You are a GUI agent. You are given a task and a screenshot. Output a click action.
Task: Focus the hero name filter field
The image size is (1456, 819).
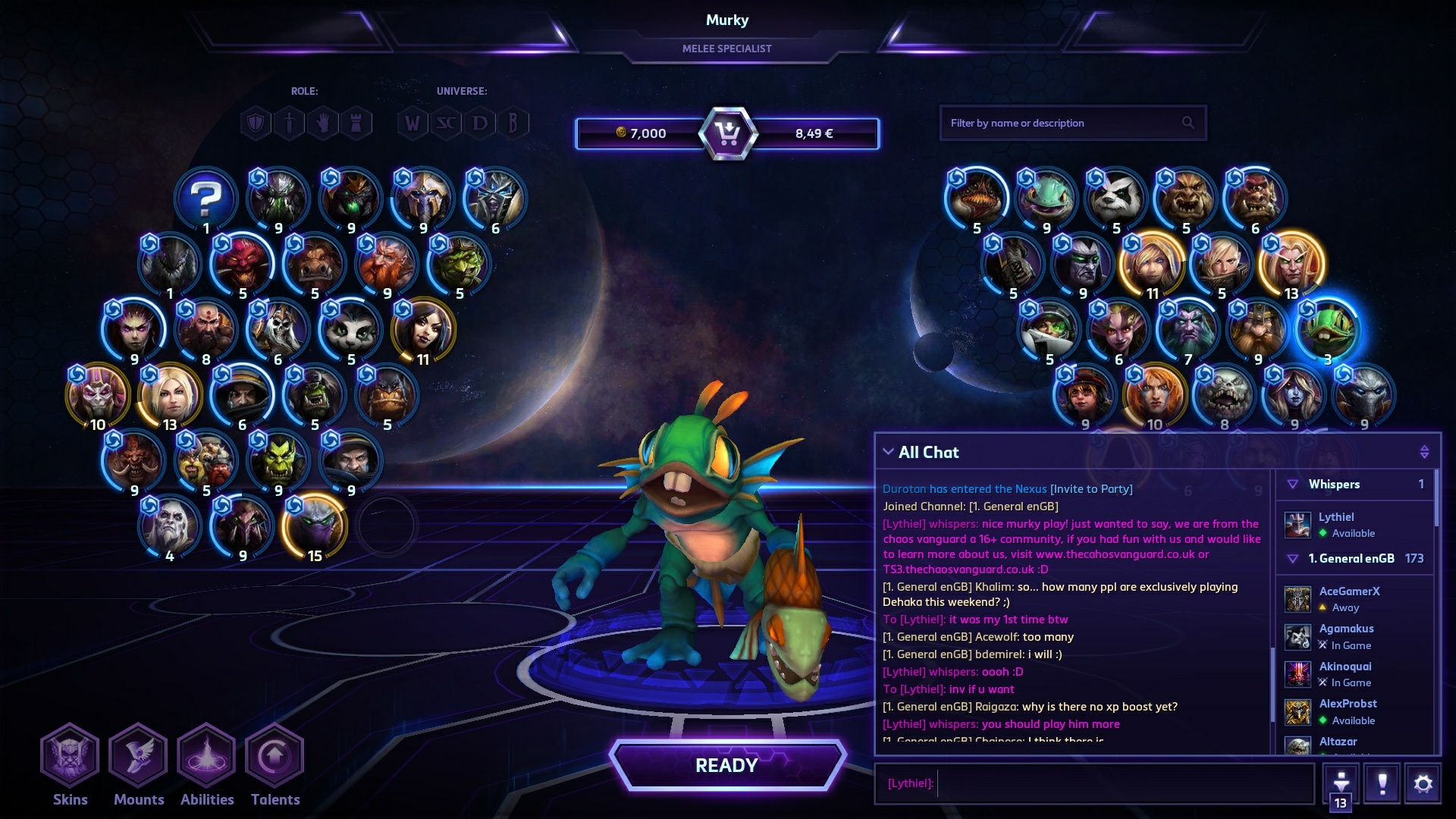[1062, 123]
